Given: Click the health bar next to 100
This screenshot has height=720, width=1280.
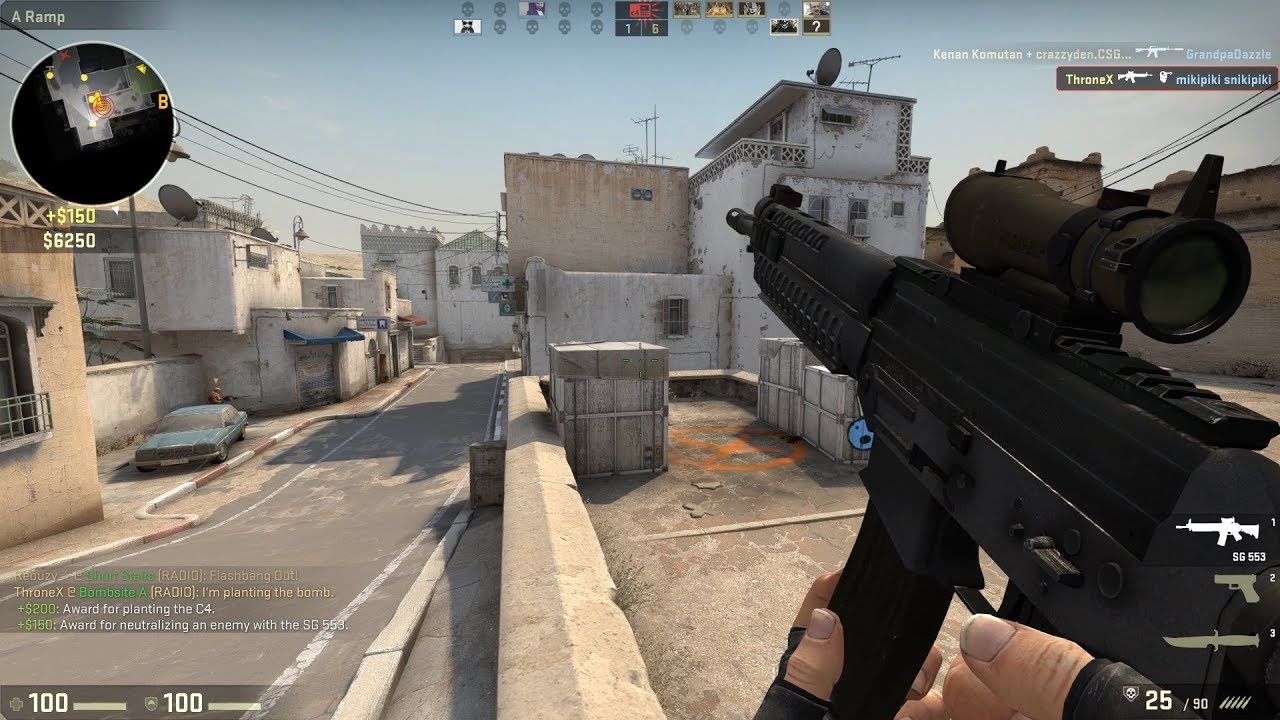Looking at the screenshot, I should pos(100,703).
